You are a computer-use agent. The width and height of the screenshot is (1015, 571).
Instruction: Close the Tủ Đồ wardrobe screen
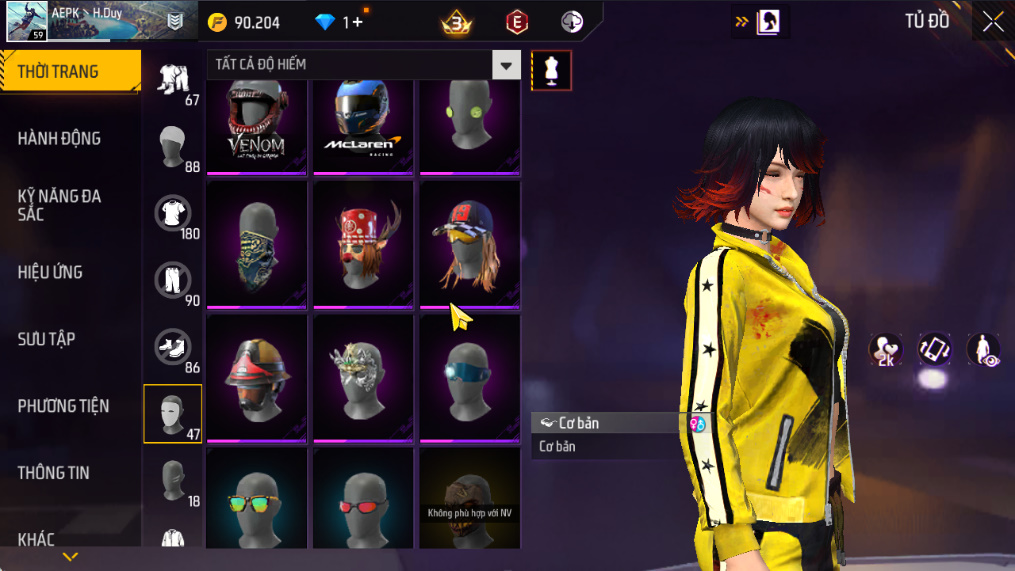coord(992,22)
